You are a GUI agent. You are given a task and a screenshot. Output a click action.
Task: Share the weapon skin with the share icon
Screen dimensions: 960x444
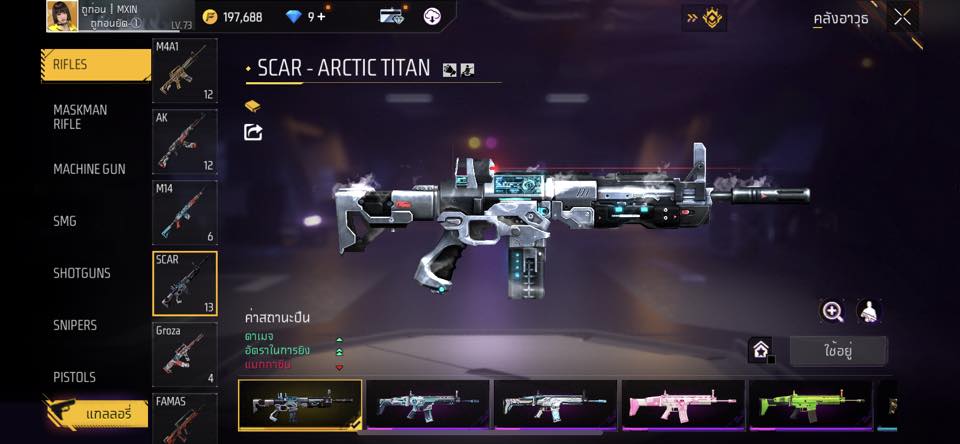(x=254, y=132)
